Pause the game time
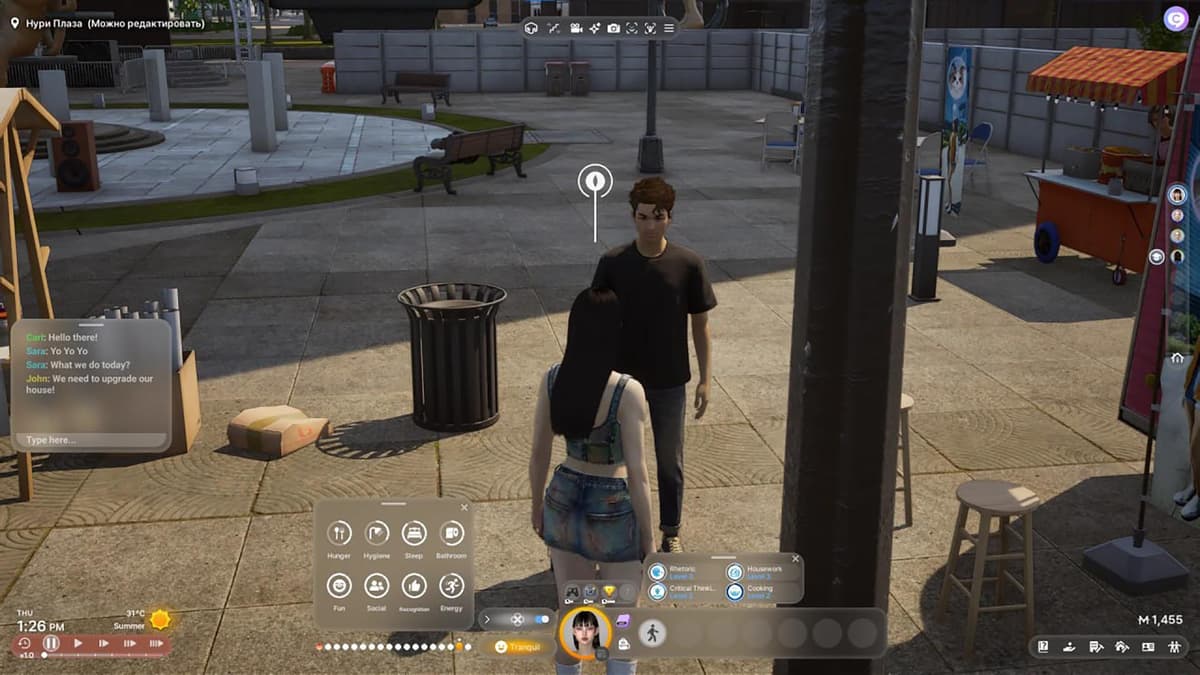The width and height of the screenshot is (1200, 675). (51, 643)
